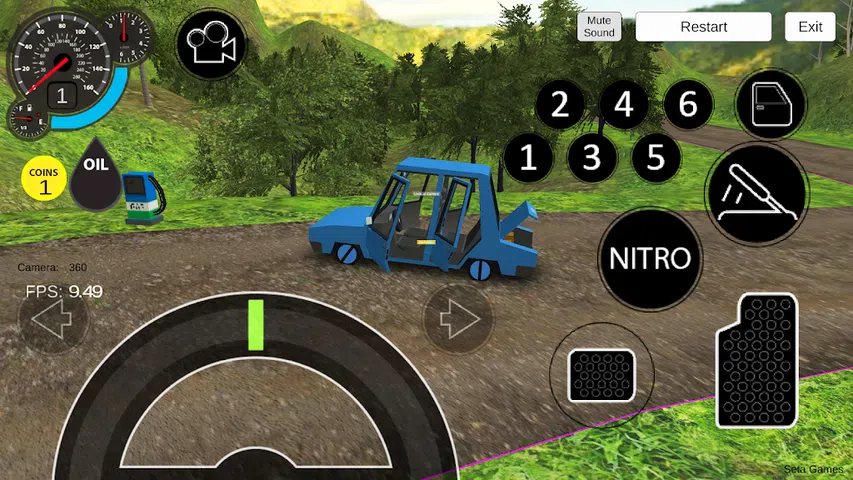Toggle the car door button
The height and width of the screenshot is (480, 853).
(x=771, y=104)
